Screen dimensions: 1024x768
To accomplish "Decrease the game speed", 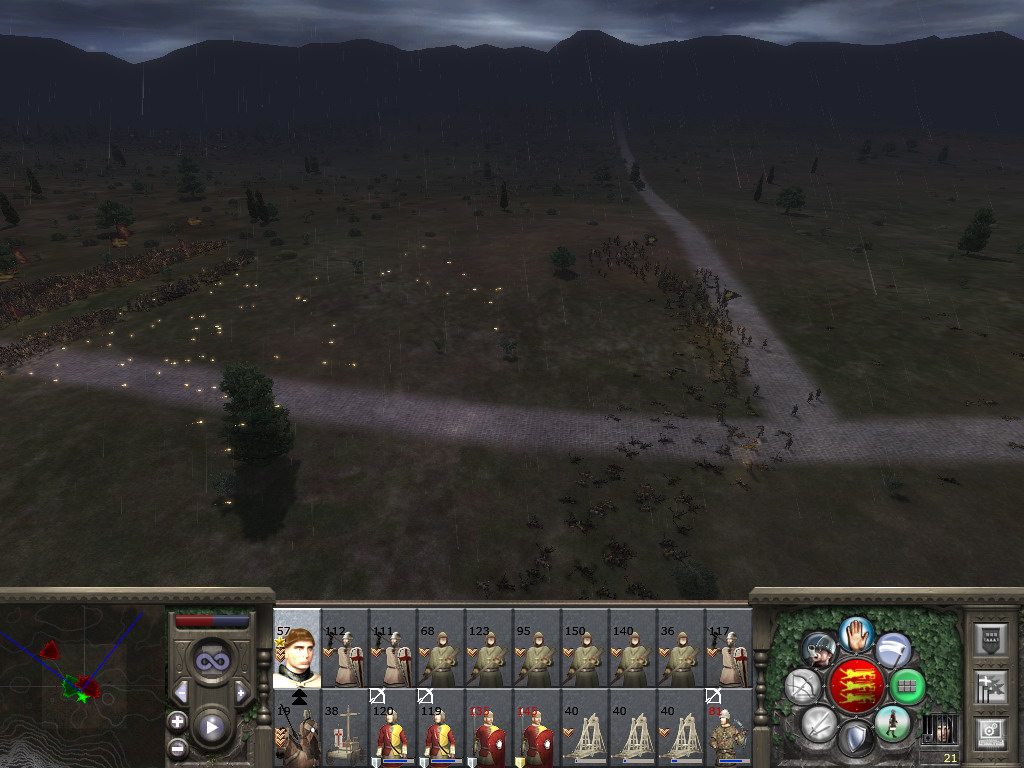I will tap(181, 693).
